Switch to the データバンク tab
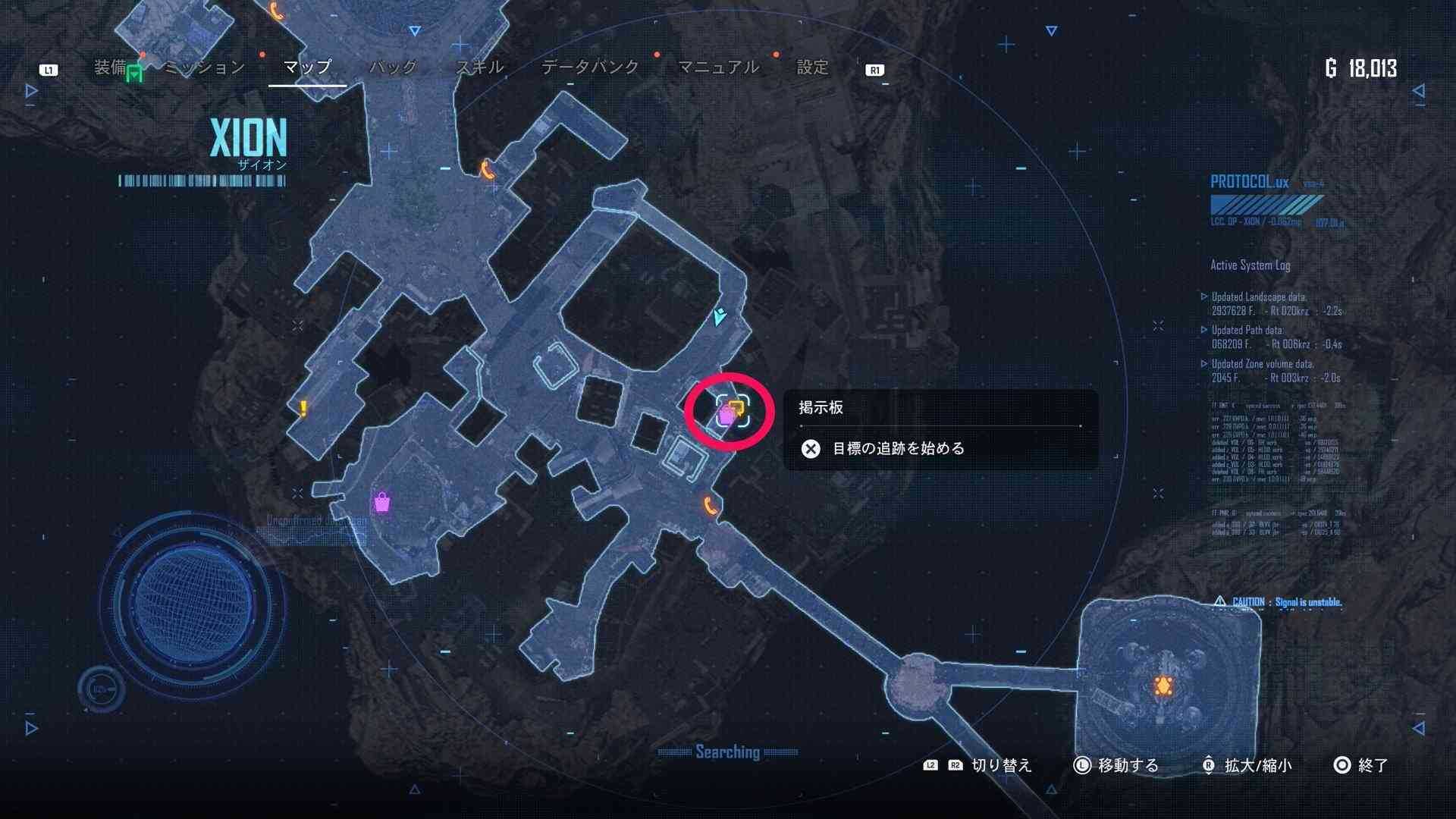The height and width of the screenshot is (819, 1456). click(x=589, y=67)
